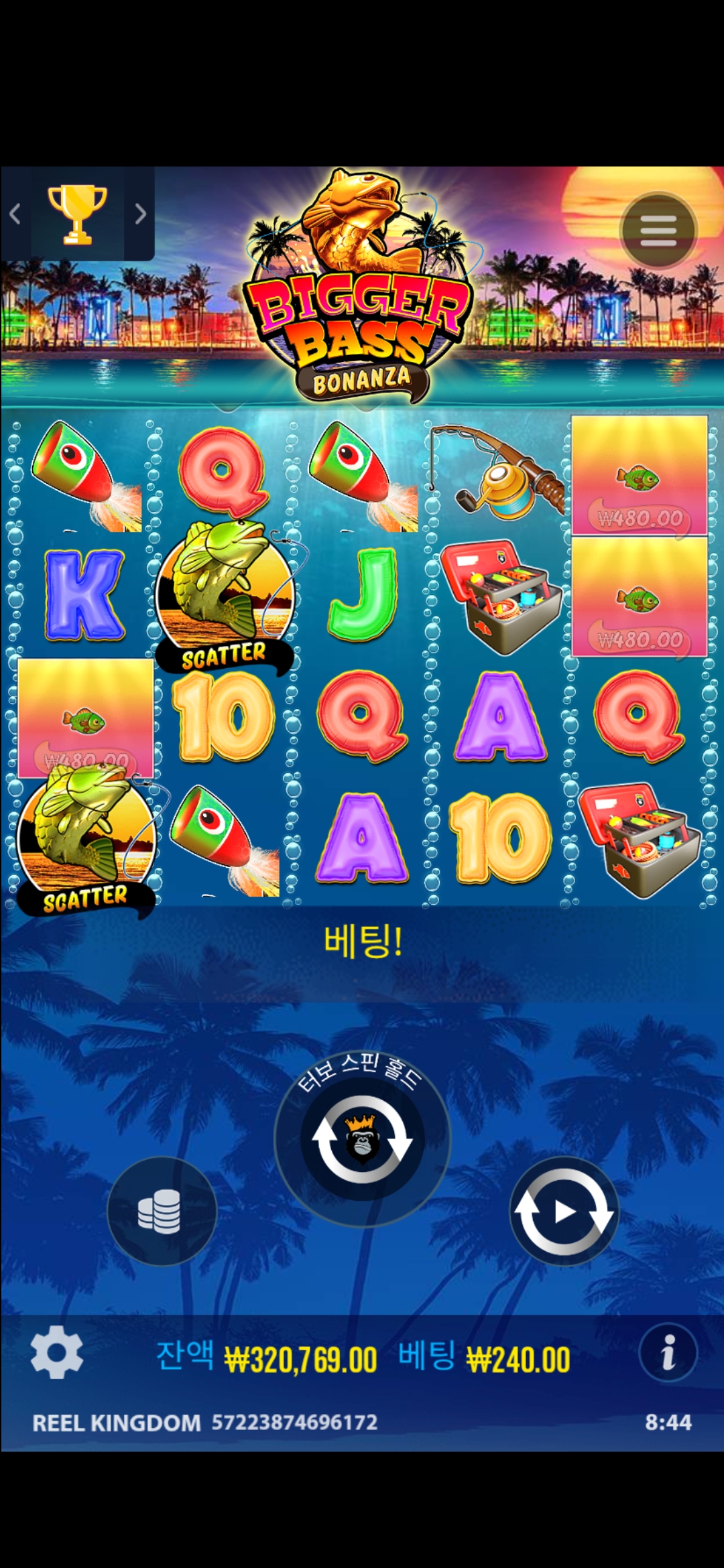Click the left arrow beside the trophy
724x1568 pixels.
(x=15, y=214)
